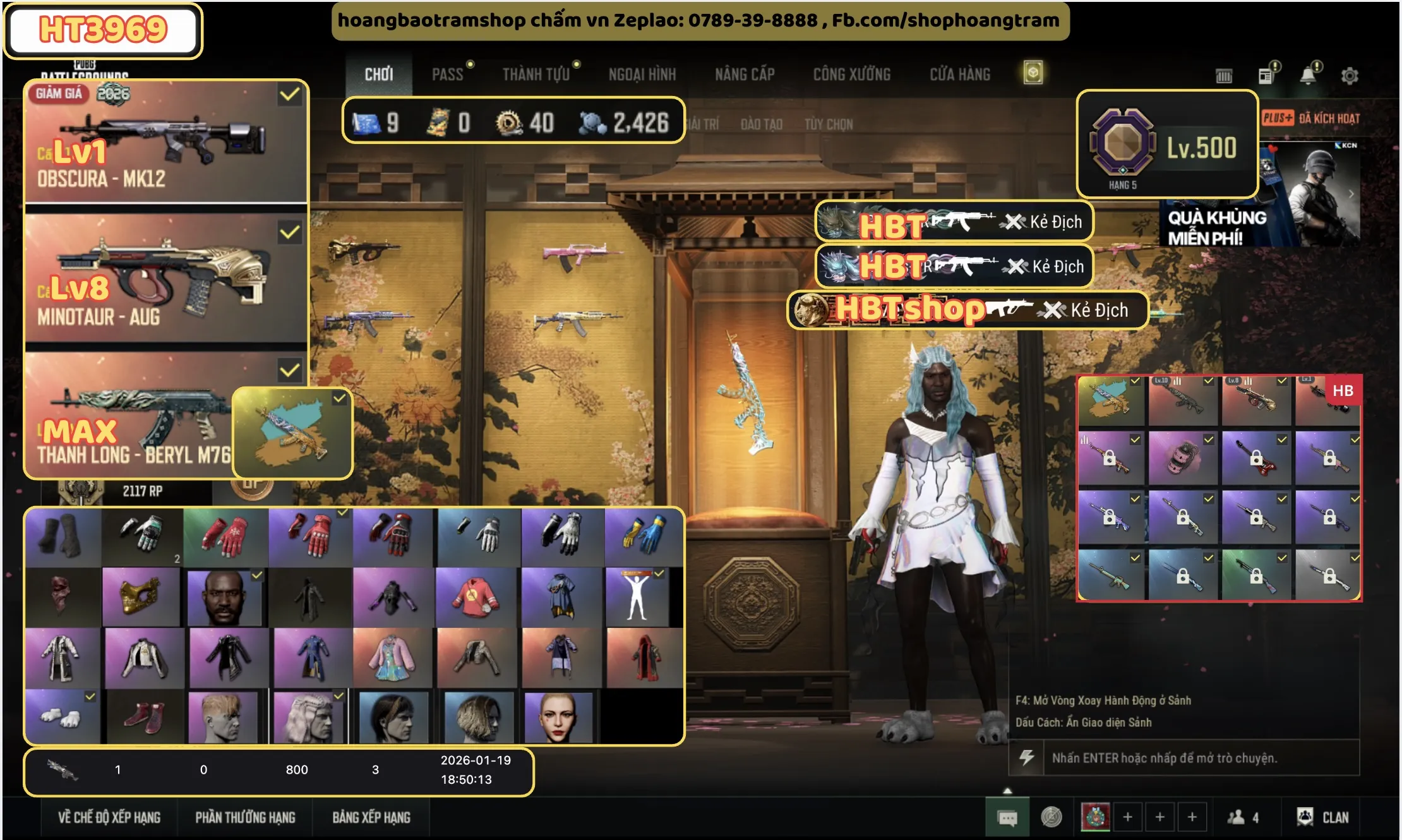1402x840 pixels.
Task: Open VỀ CHẾ ĐỘ XẾP HẠNG info
Action: click(109, 817)
